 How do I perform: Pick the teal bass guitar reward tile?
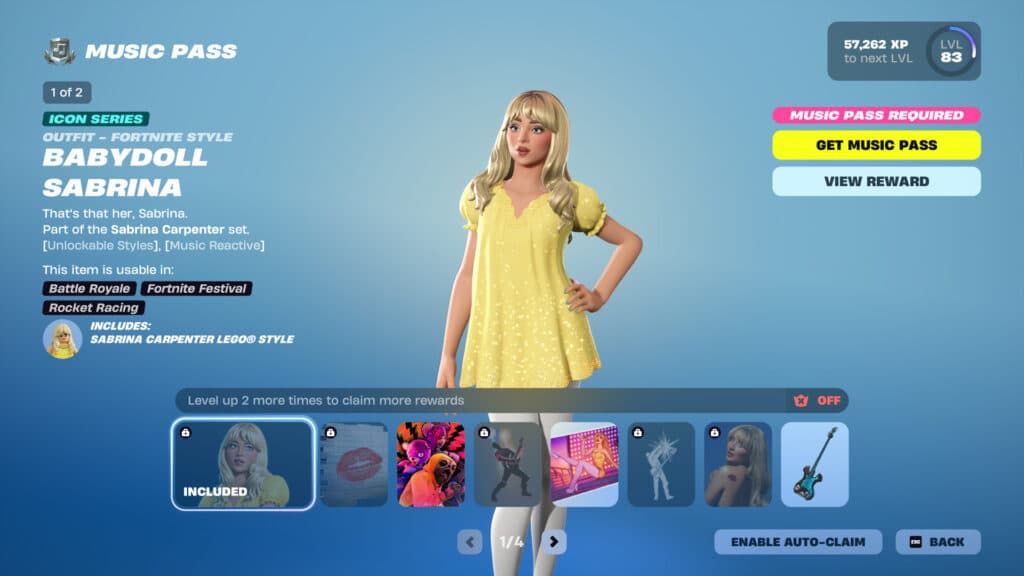pyautogui.click(x=814, y=464)
